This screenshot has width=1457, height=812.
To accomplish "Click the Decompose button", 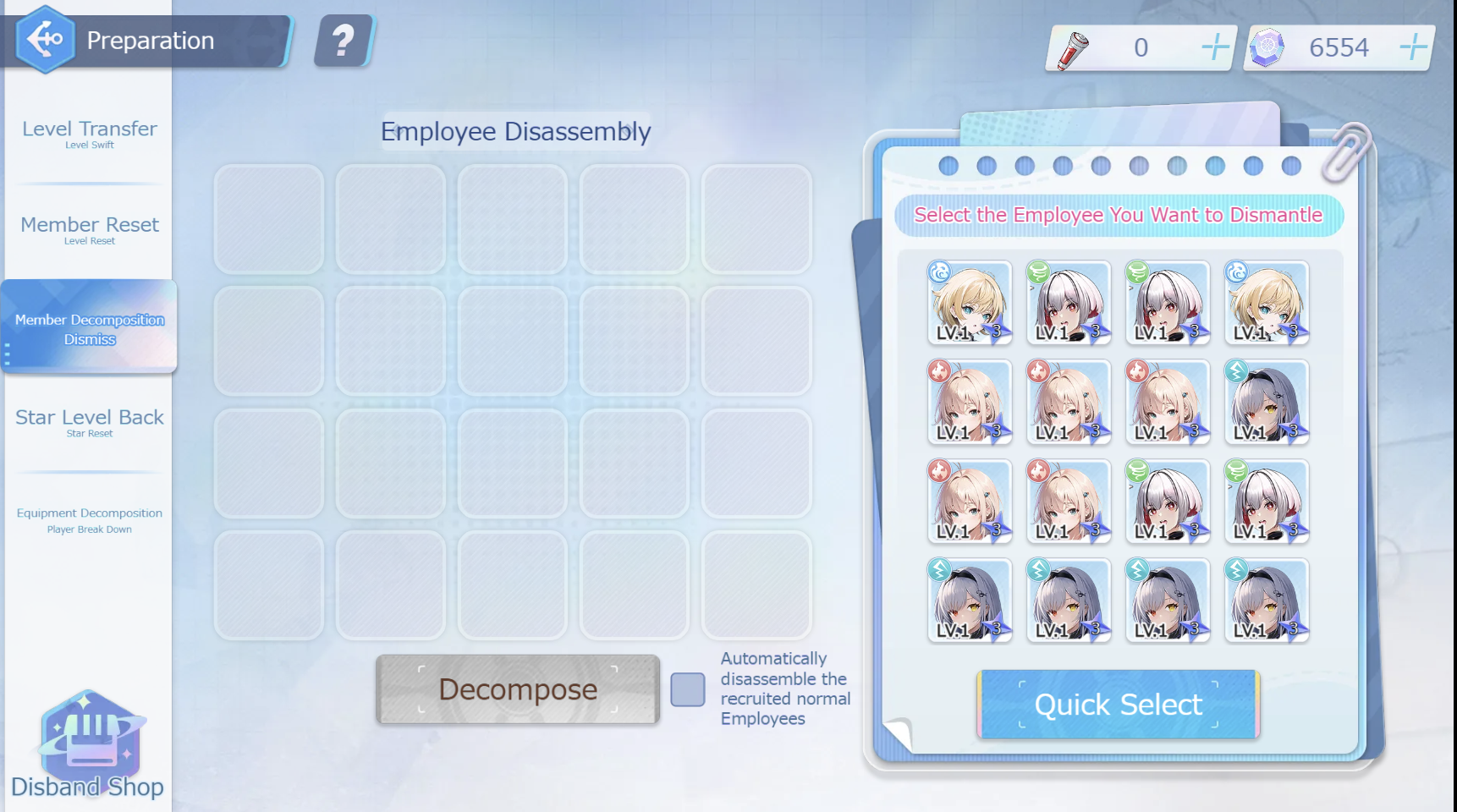I will [x=517, y=689].
